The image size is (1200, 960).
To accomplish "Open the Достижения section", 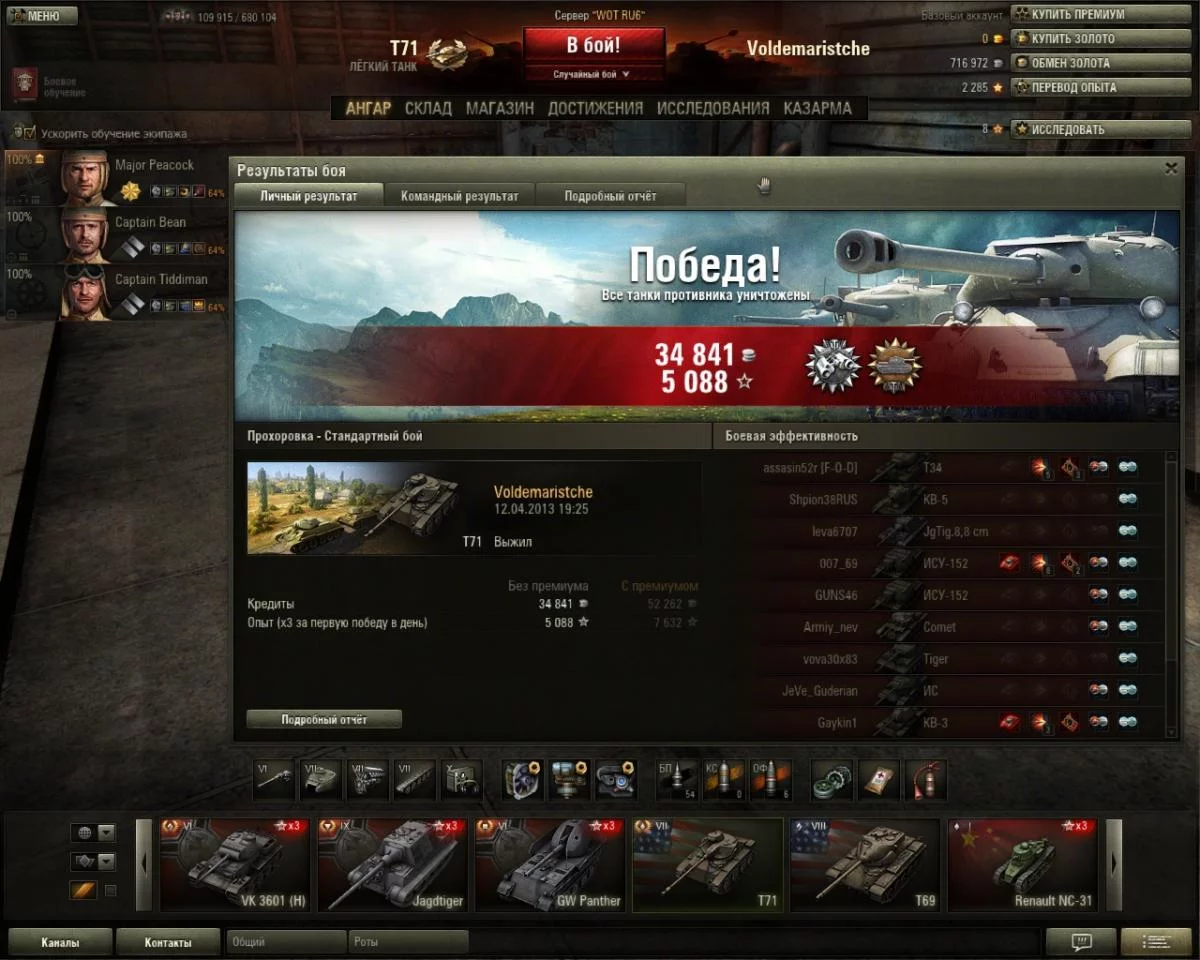I will (x=595, y=108).
